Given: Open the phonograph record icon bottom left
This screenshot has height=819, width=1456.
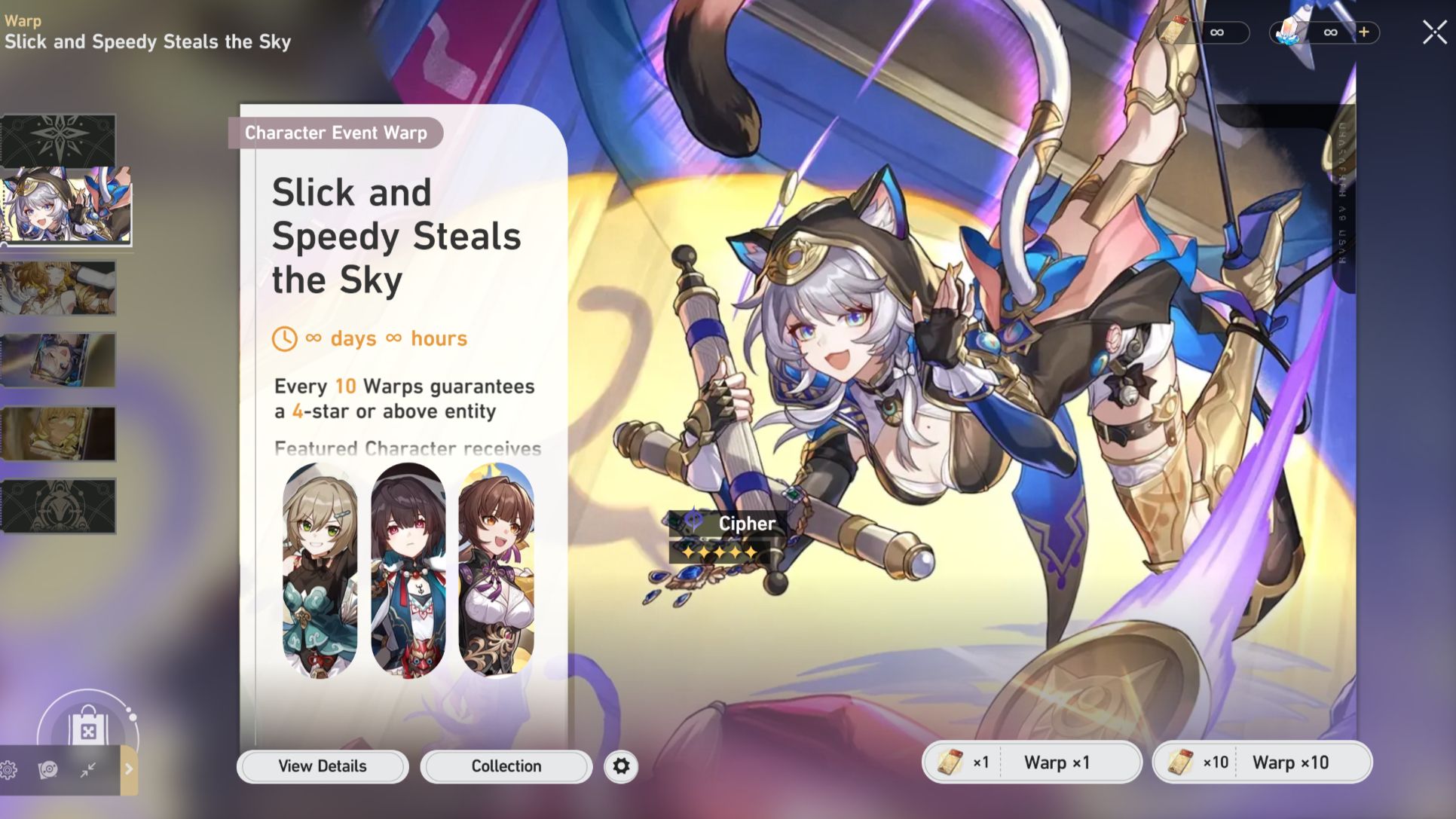Looking at the screenshot, I should (x=47, y=770).
